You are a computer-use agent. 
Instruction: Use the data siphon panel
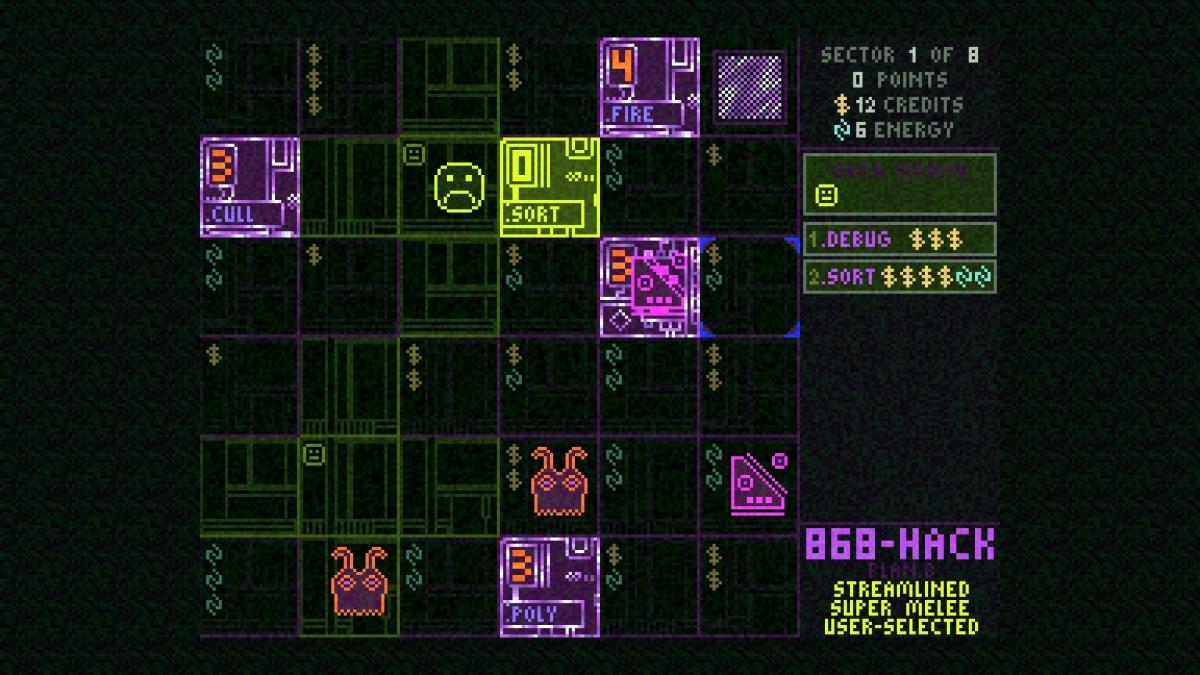[899, 184]
